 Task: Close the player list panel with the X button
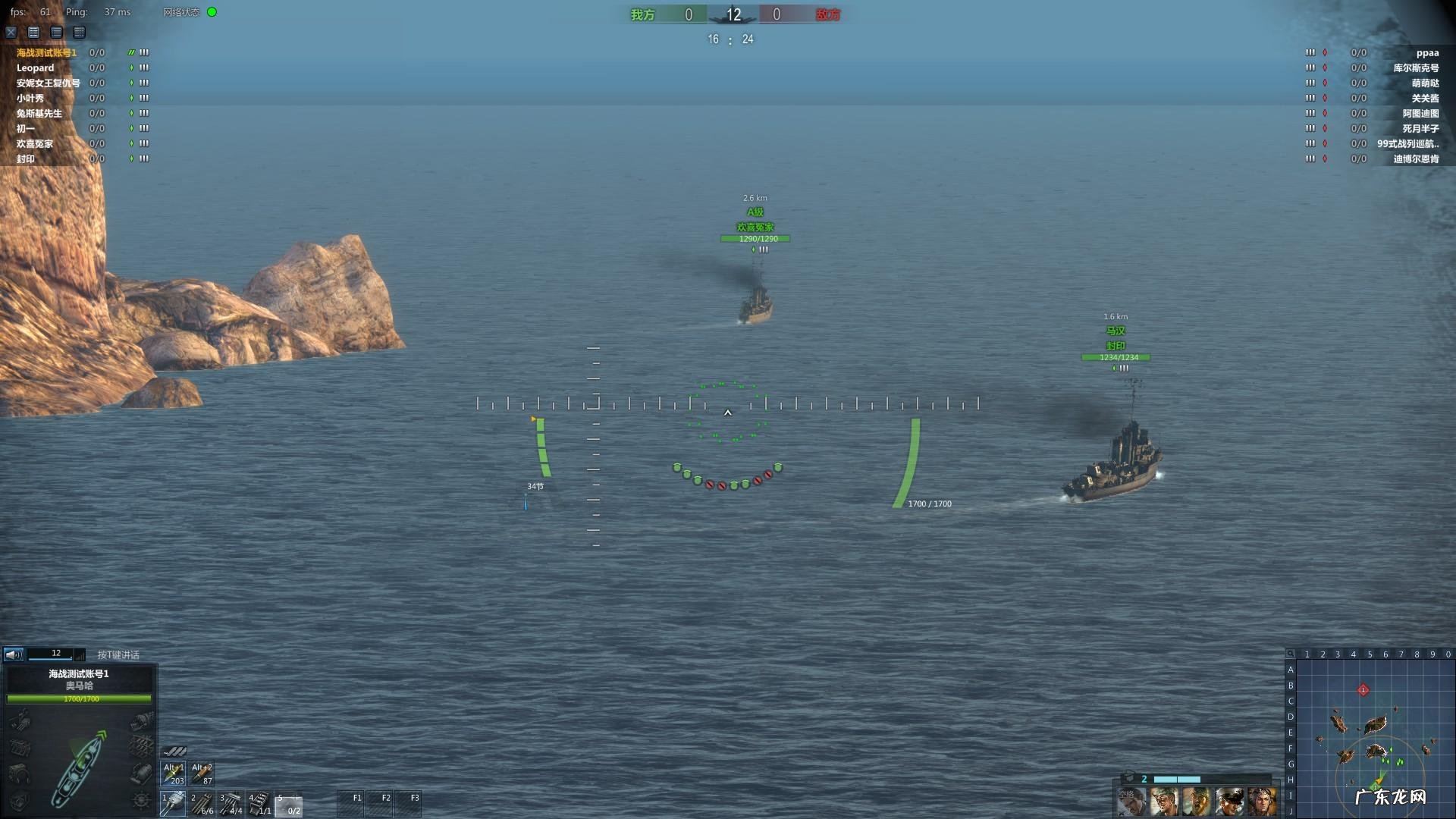pyautogui.click(x=11, y=32)
